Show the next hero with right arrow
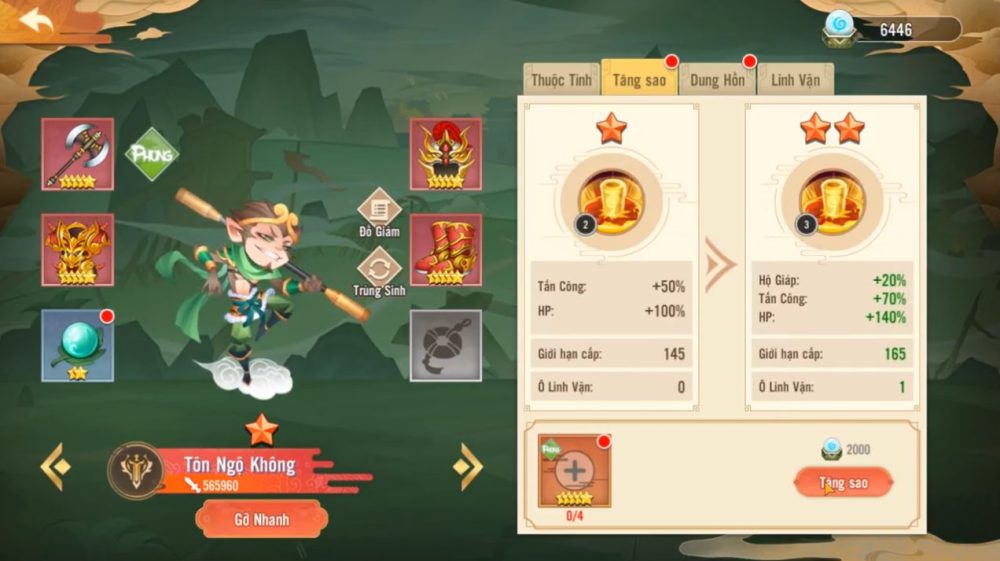Image resolution: width=1000 pixels, height=561 pixels. (x=467, y=466)
